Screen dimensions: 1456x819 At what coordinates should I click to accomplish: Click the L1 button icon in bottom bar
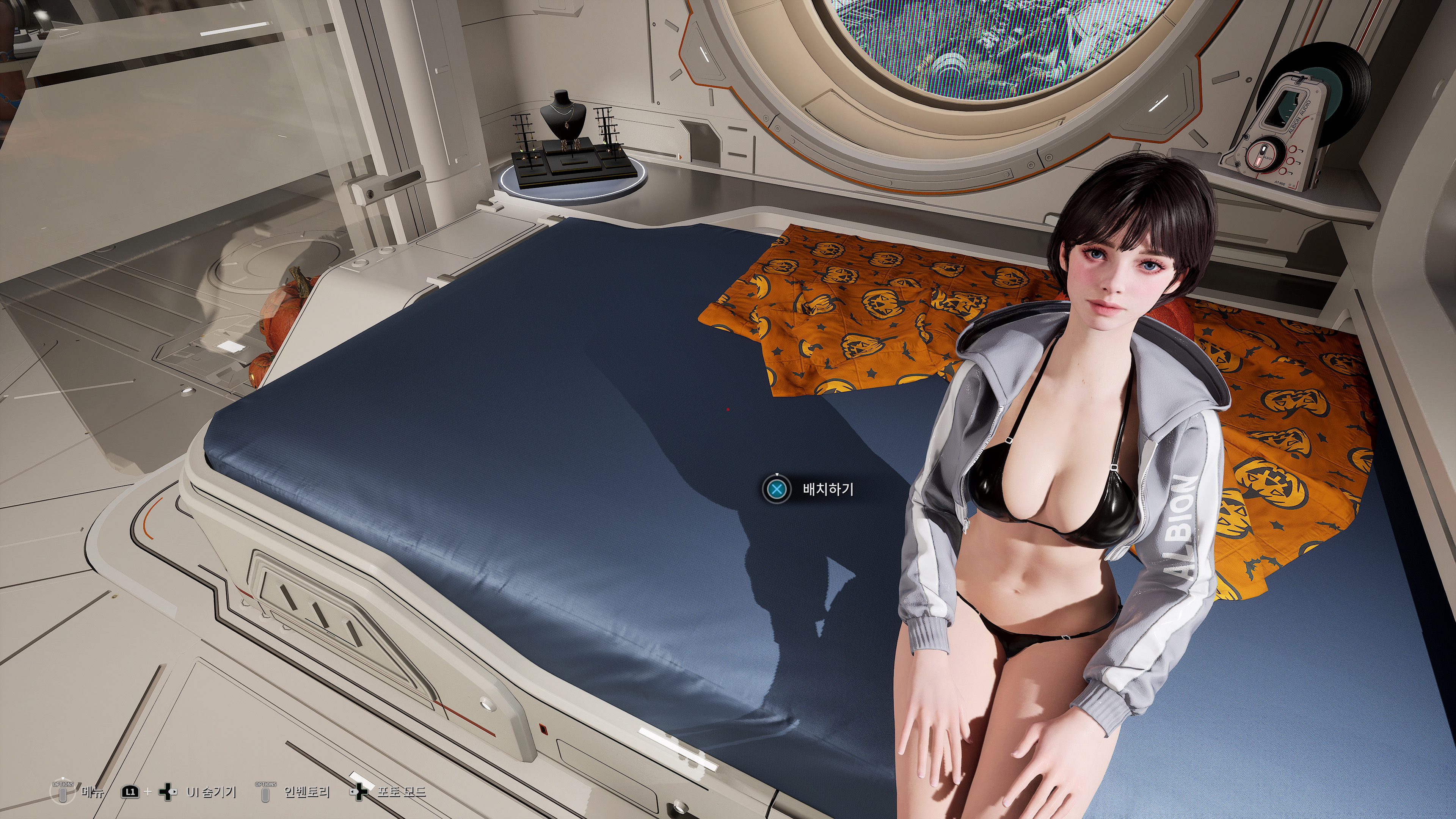[130, 792]
